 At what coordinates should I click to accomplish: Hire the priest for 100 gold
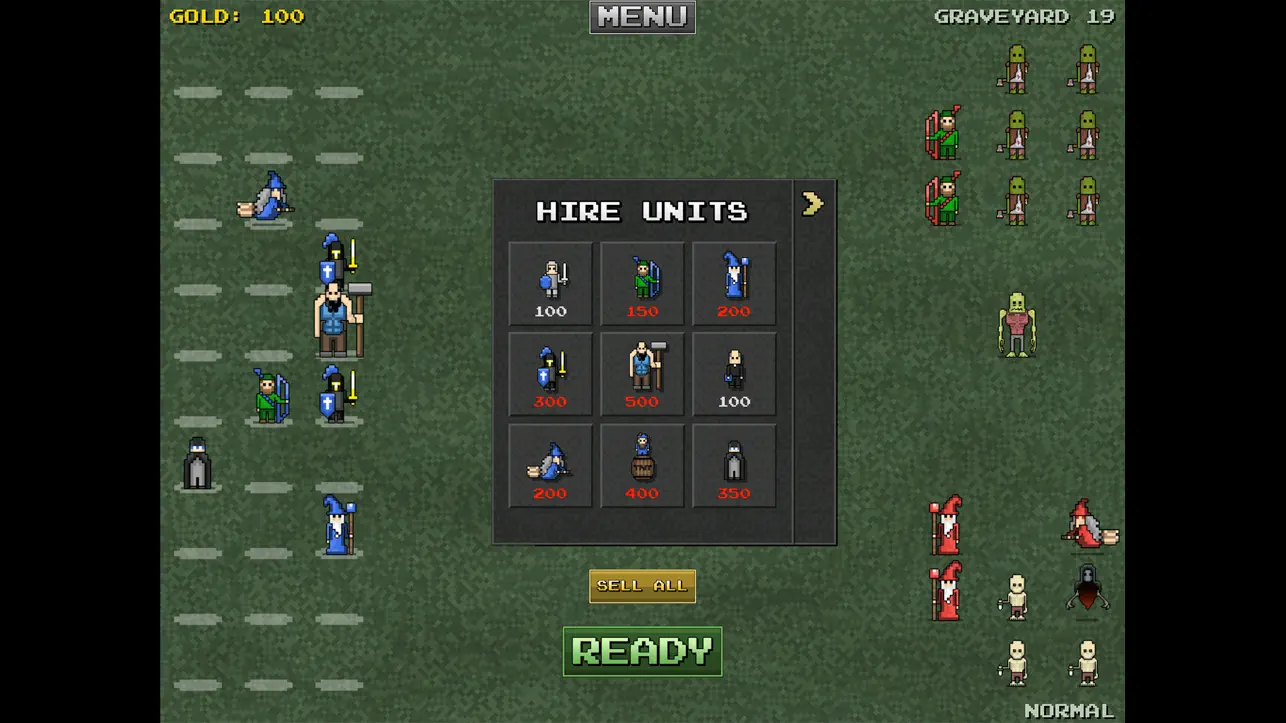(734, 373)
